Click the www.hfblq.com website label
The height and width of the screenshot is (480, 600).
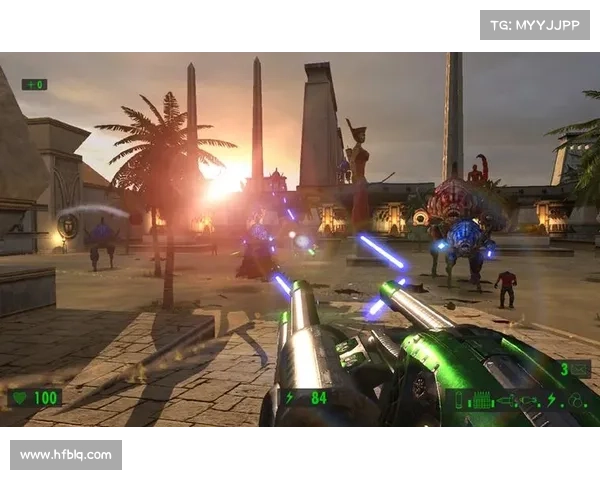tap(67, 455)
